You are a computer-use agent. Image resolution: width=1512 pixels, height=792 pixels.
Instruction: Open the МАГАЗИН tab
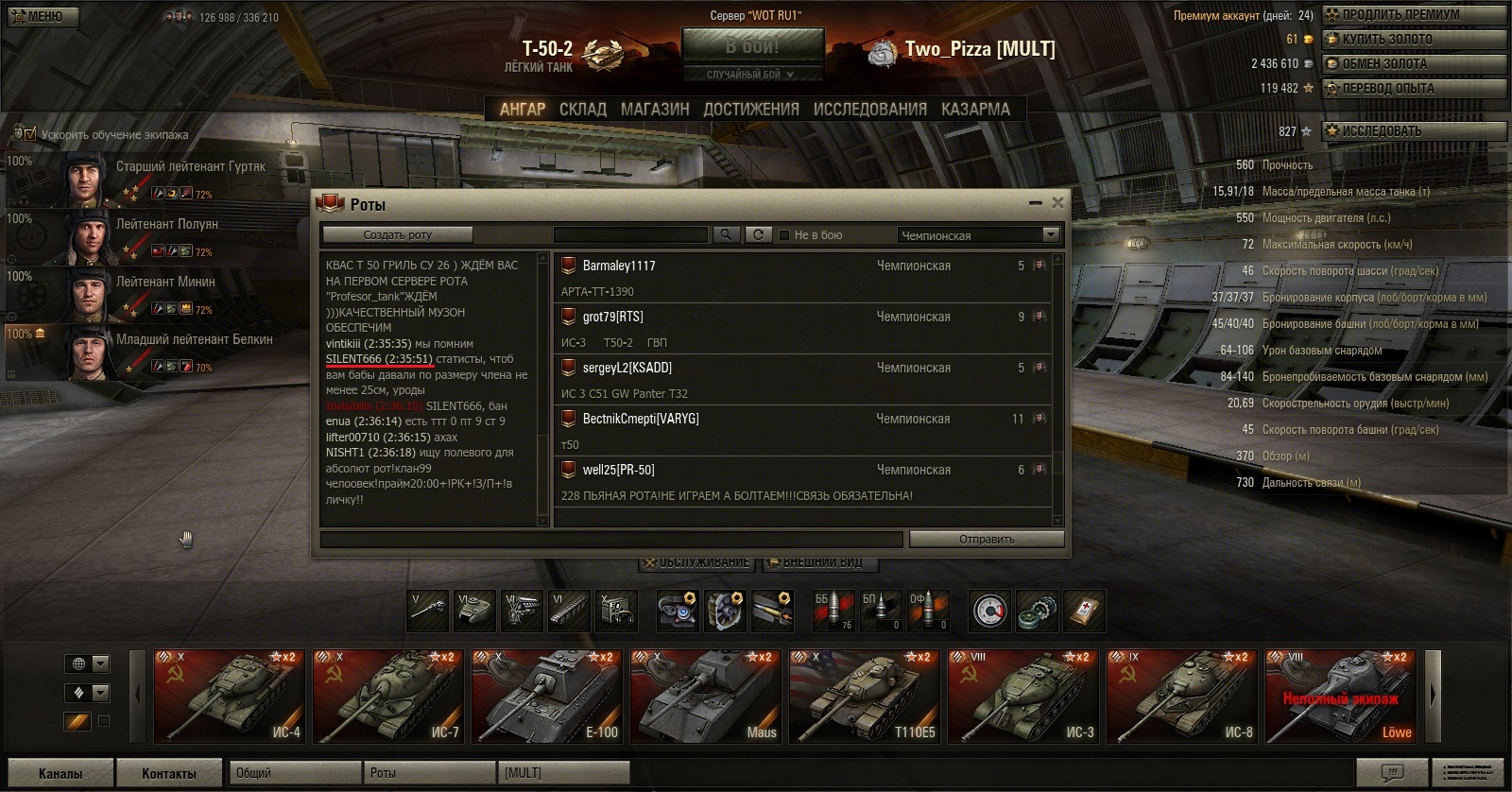pyautogui.click(x=654, y=110)
